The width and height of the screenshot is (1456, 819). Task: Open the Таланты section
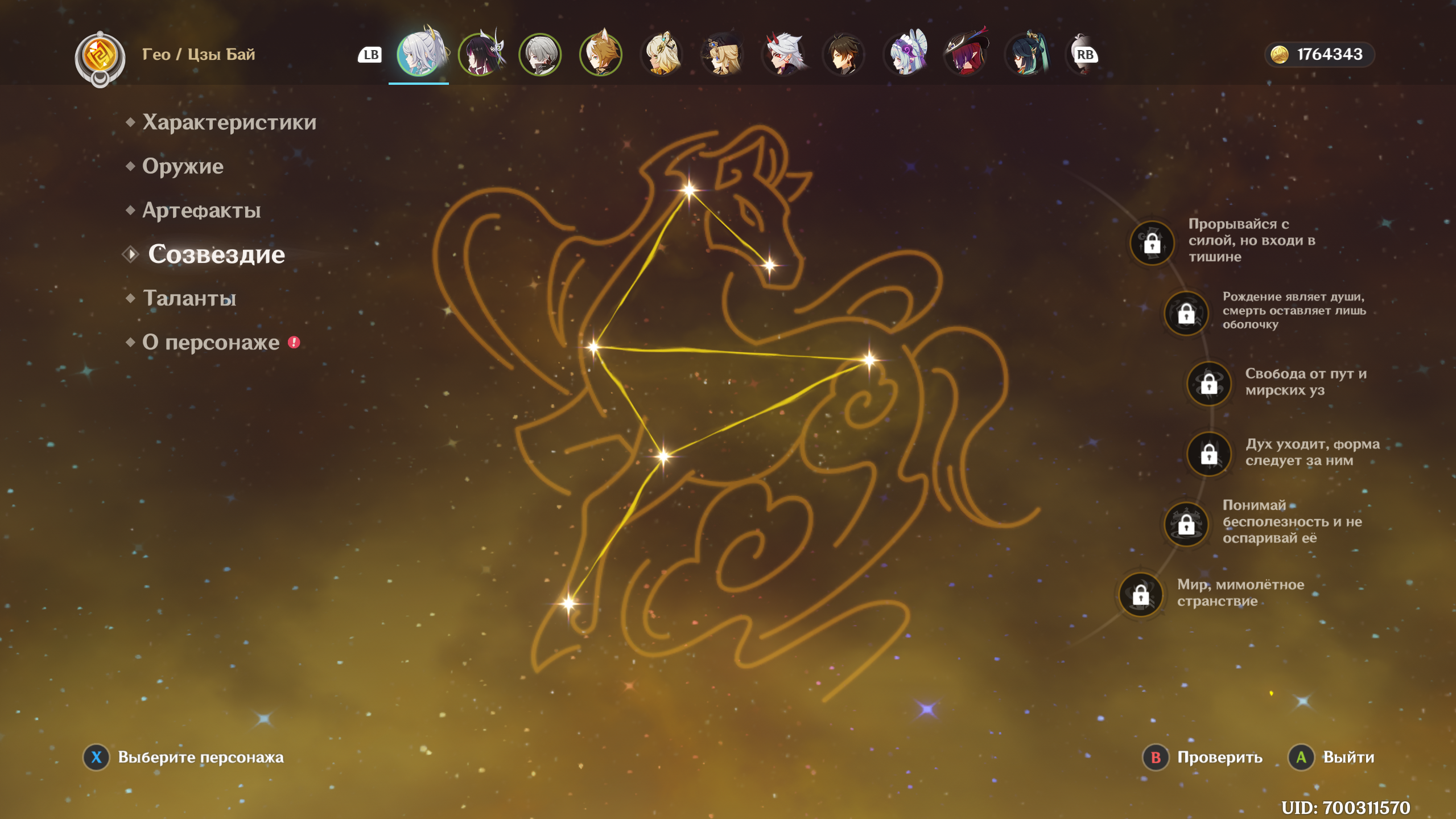[x=189, y=298]
